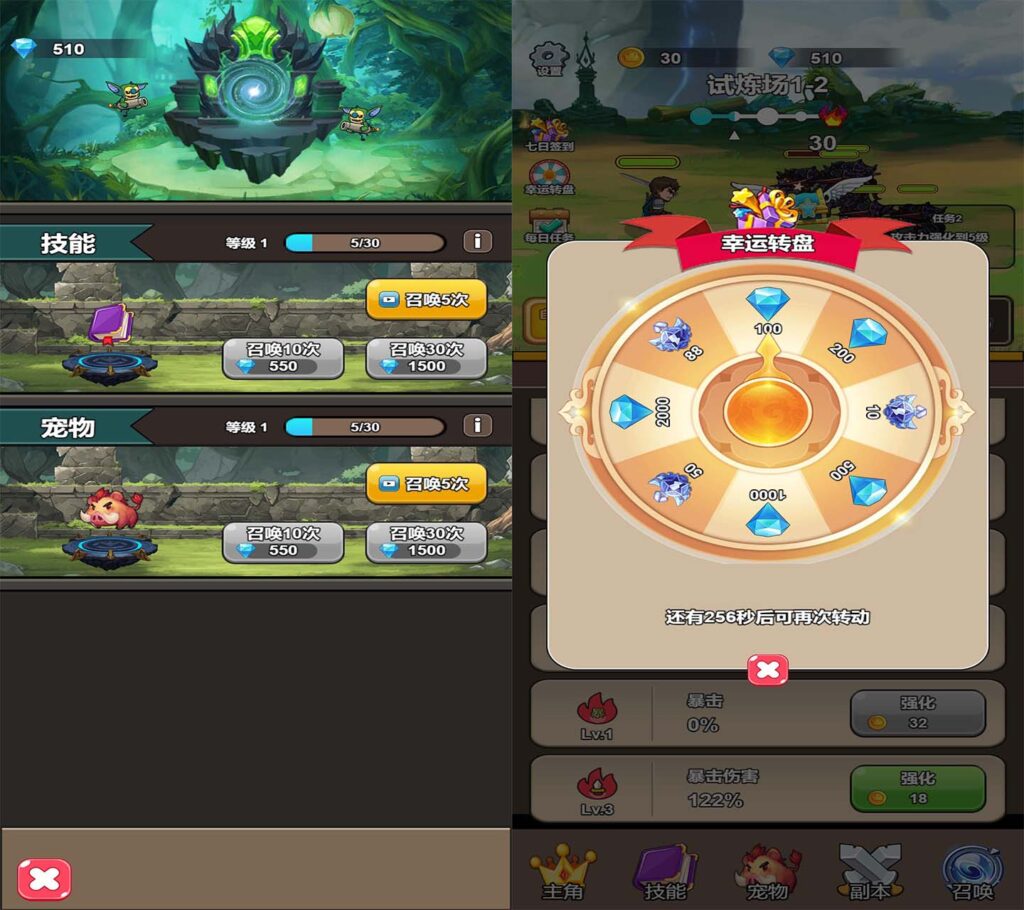Screen dimensions: 1024x910
Task: Open the info button beside 技能 level bar
Action: pos(477,241)
